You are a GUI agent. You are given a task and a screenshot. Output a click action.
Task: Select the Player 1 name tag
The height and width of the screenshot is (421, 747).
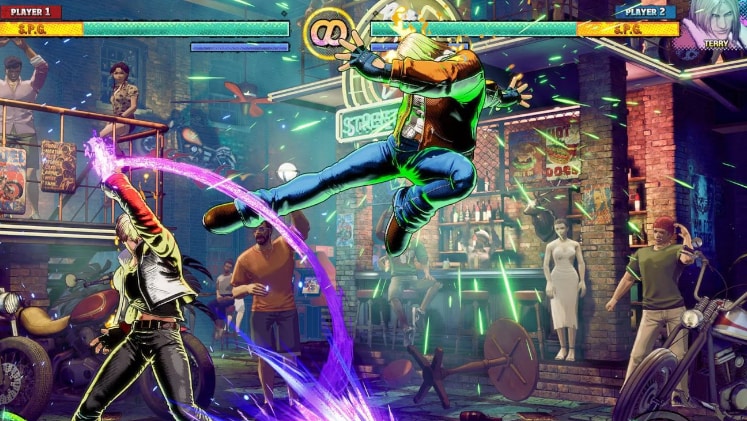coord(31,12)
